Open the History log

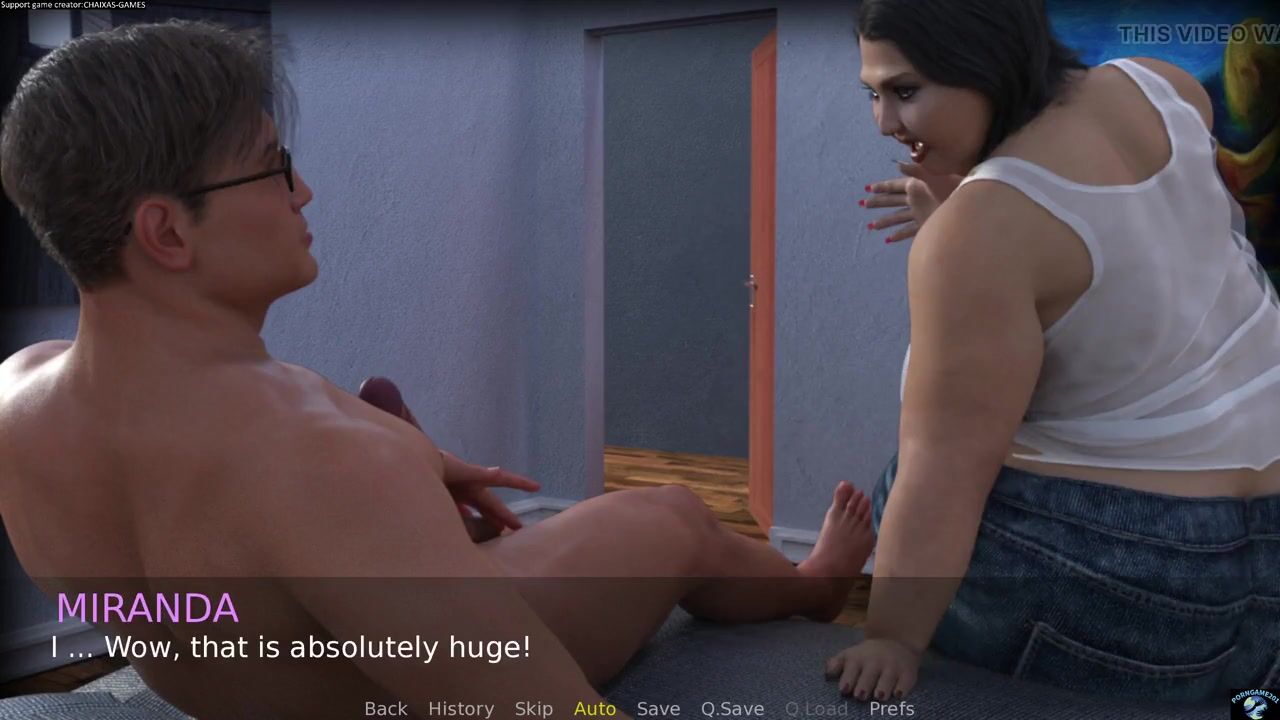tap(461, 708)
